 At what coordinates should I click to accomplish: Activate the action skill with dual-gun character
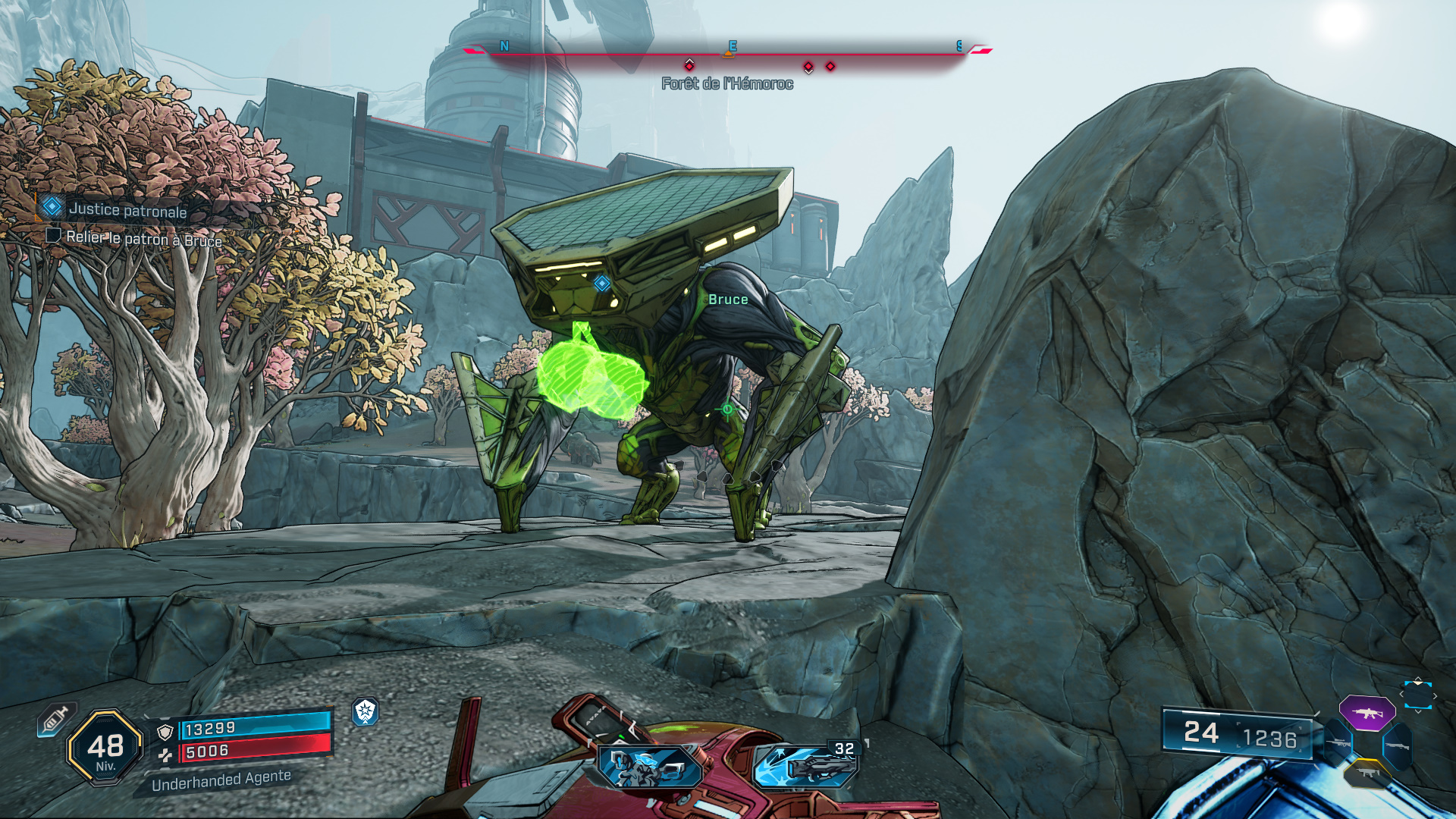click(x=649, y=765)
